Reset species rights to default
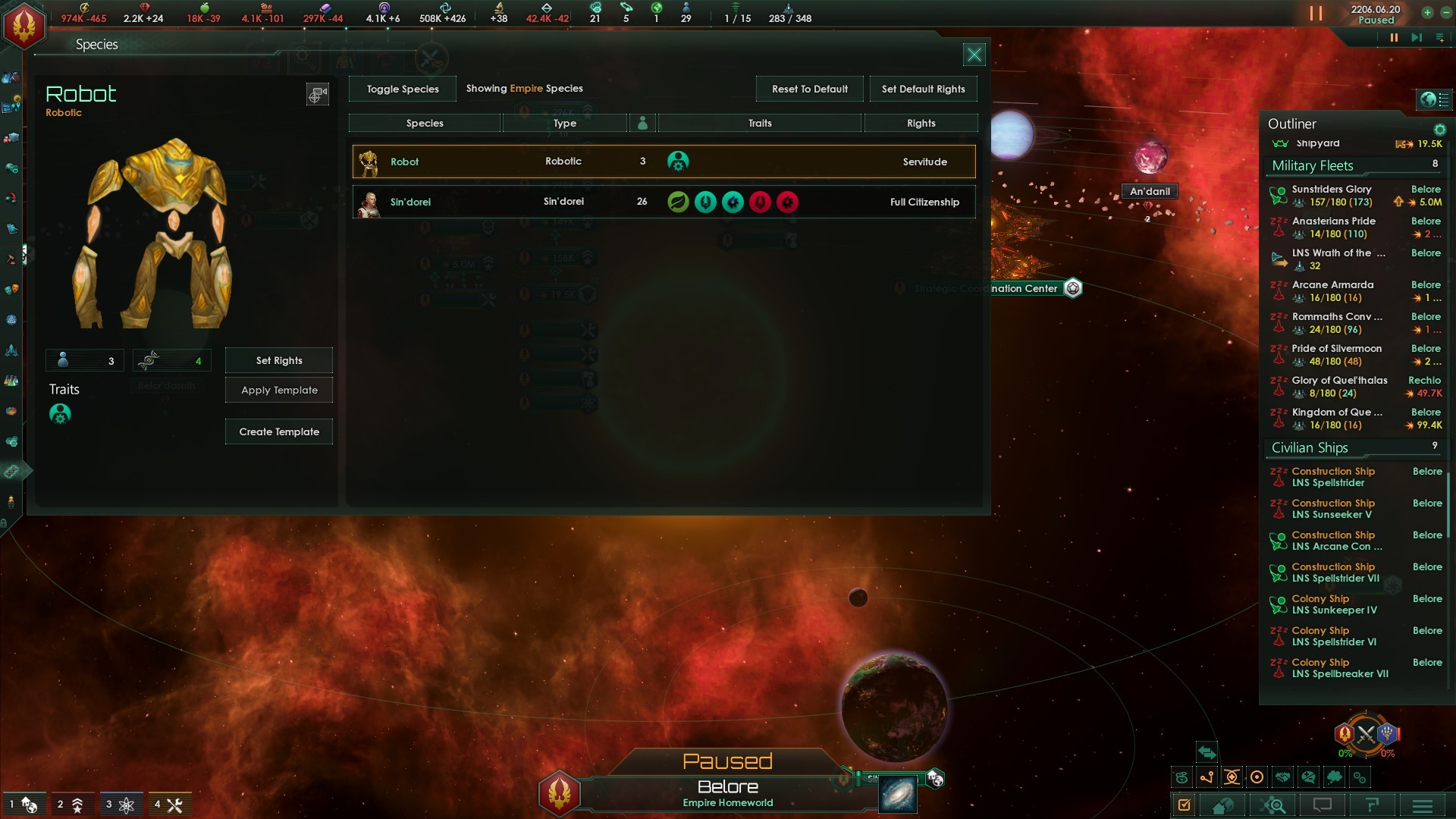Image resolution: width=1456 pixels, height=819 pixels. pyautogui.click(x=809, y=89)
